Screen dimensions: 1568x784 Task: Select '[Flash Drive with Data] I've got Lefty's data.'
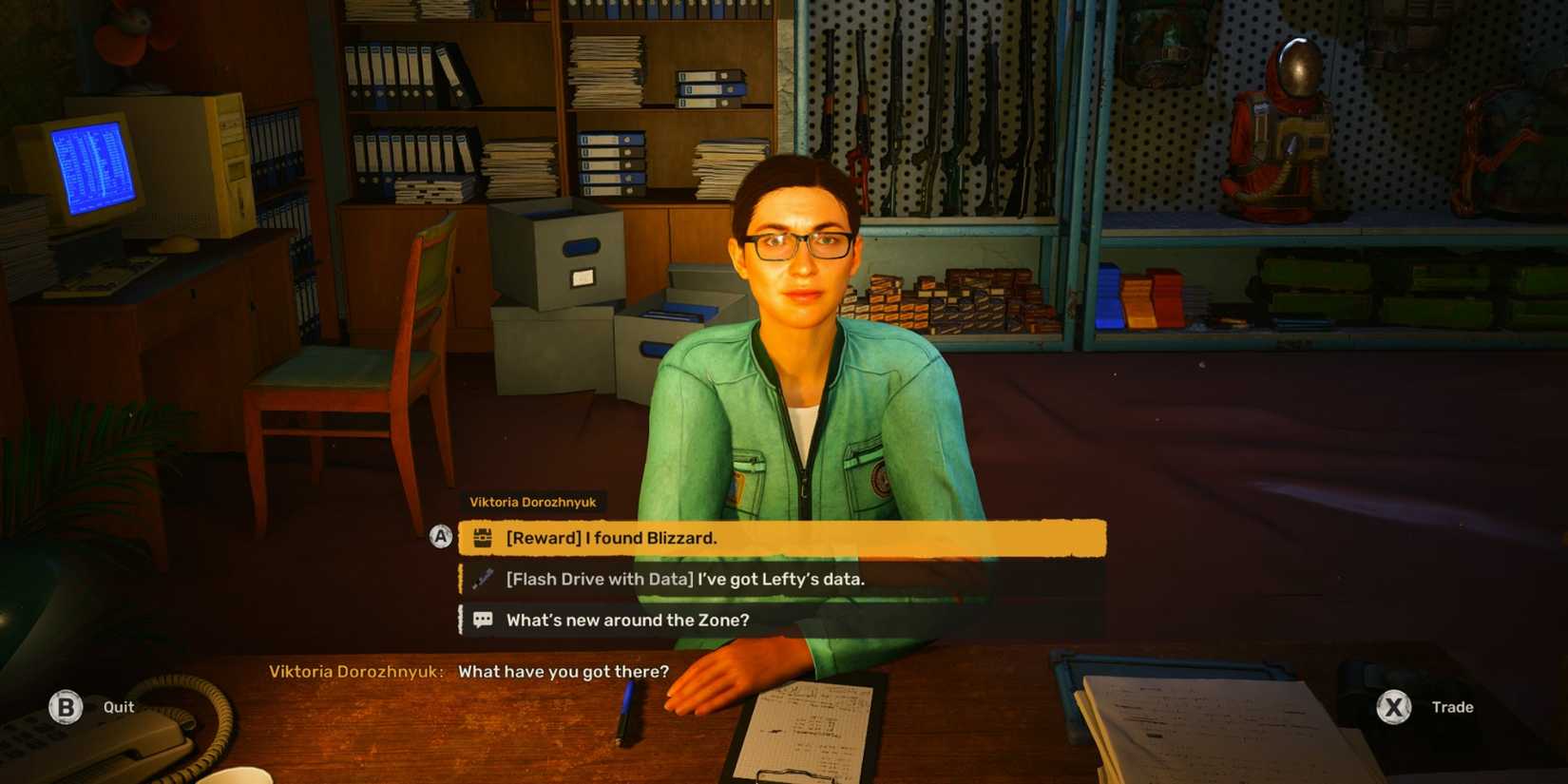[686, 578]
